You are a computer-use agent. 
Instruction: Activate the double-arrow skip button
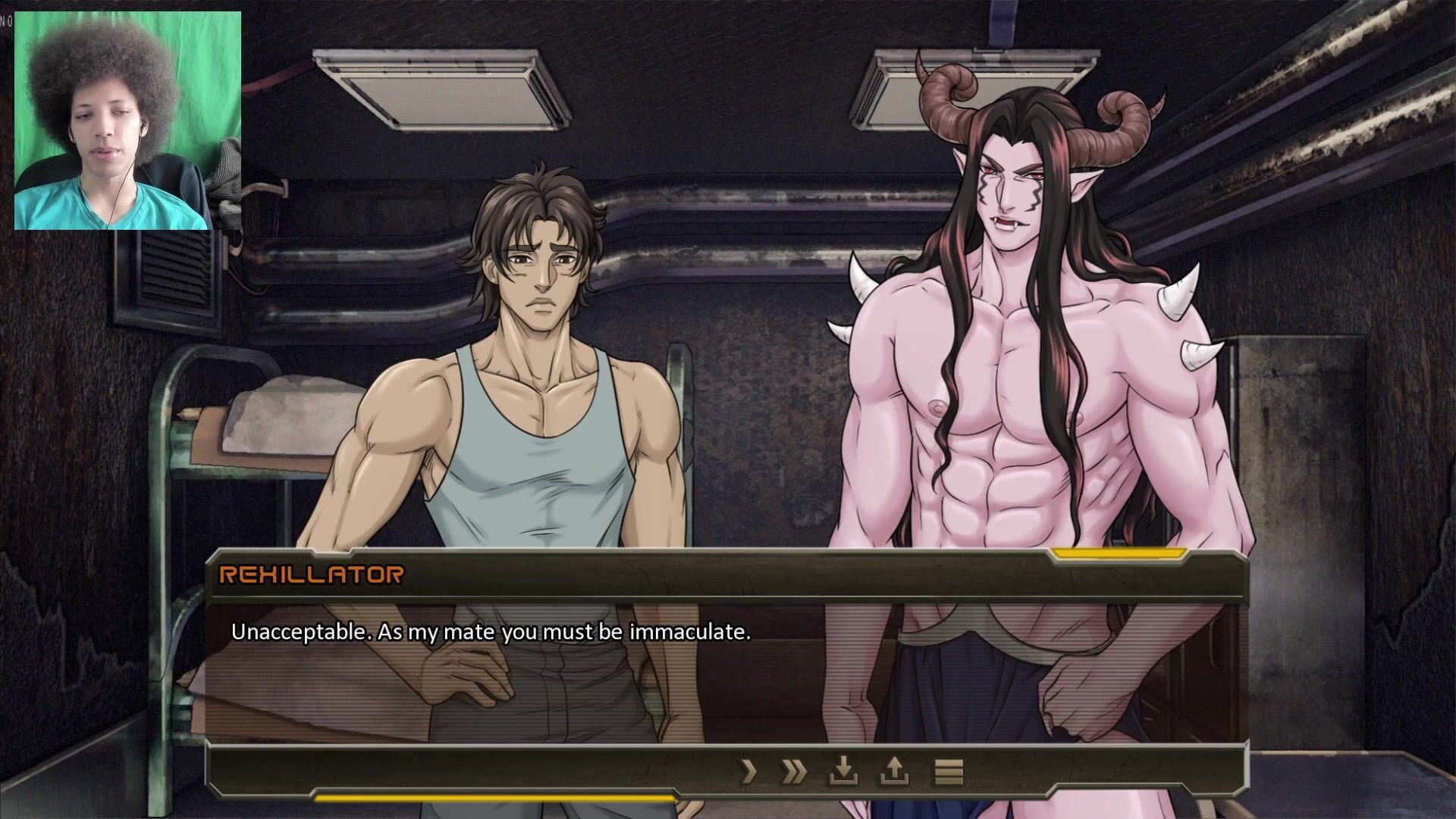pos(794,772)
